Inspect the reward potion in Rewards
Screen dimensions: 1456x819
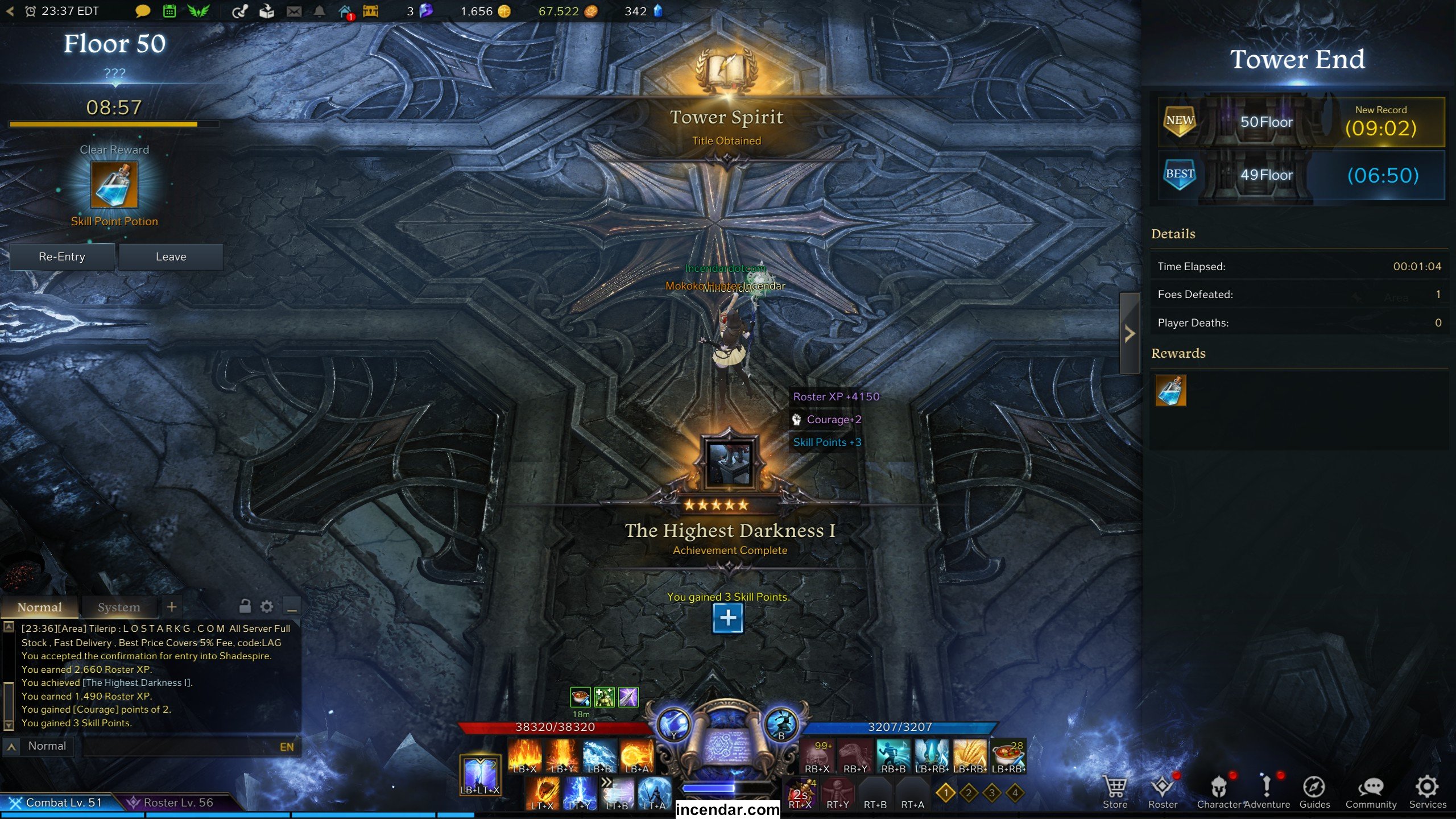[x=1170, y=391]
